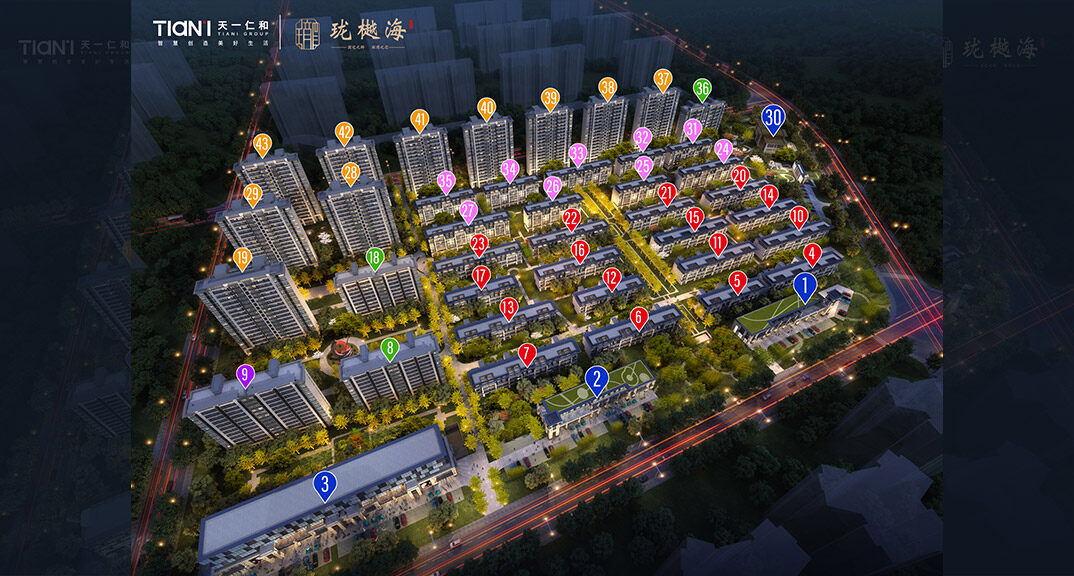This screenshot has height=576, width=1074.
Task: Select the red building 7 pin
Action: pyautogui.click(x=527, y=353)
